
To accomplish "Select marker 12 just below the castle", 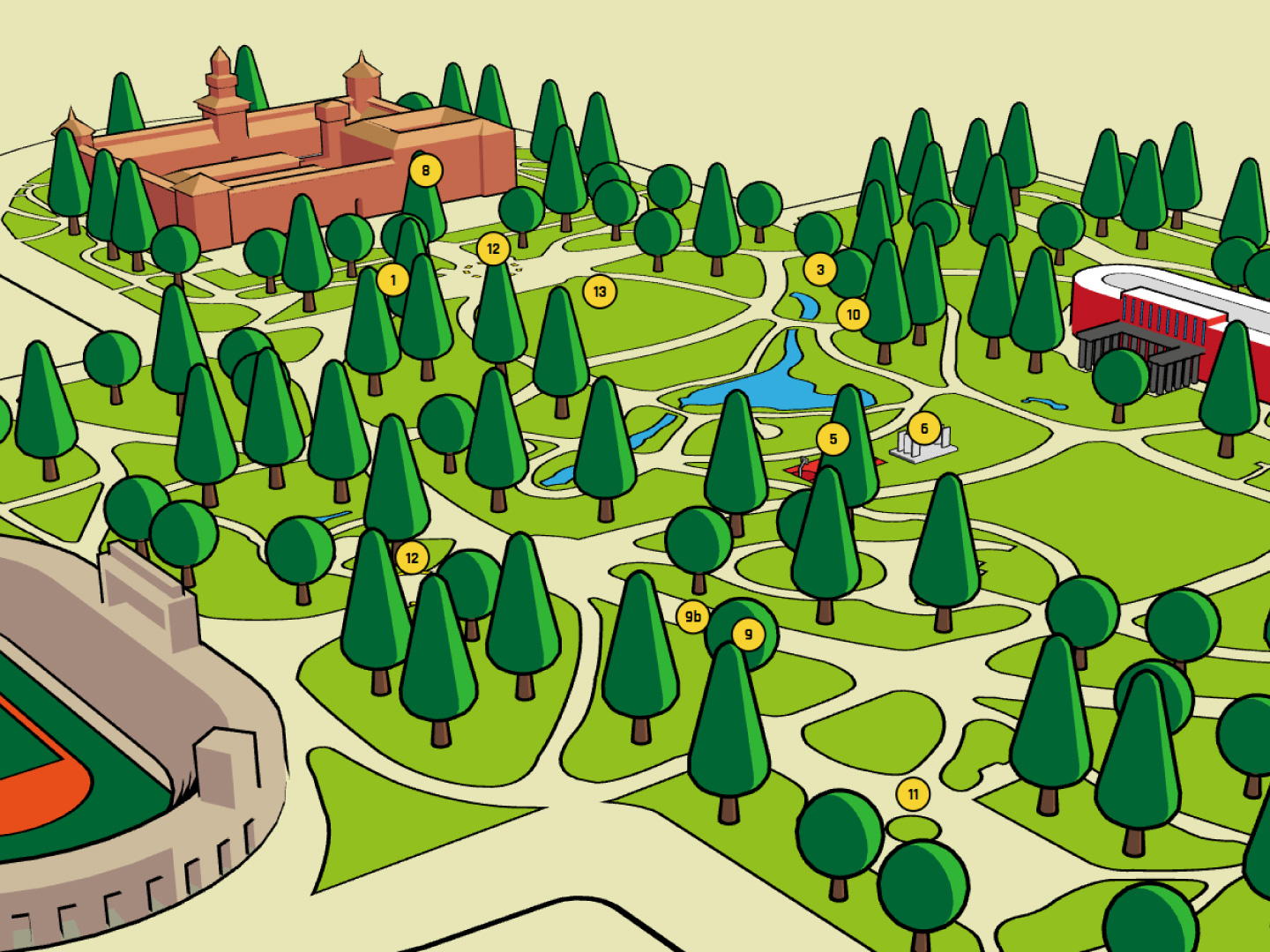I will [493, 249].
